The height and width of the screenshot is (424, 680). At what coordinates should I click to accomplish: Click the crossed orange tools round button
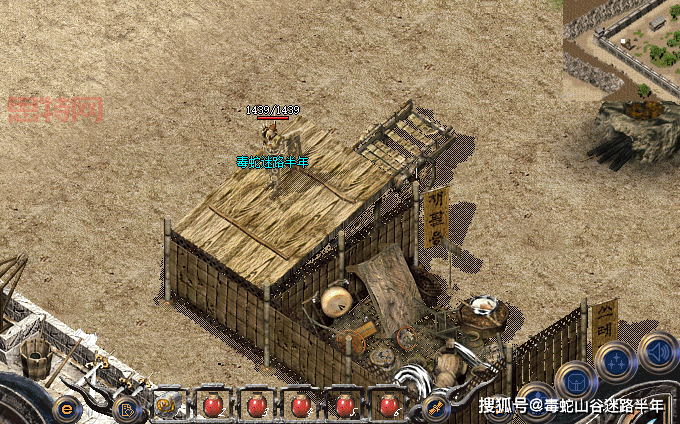point(436,406)
